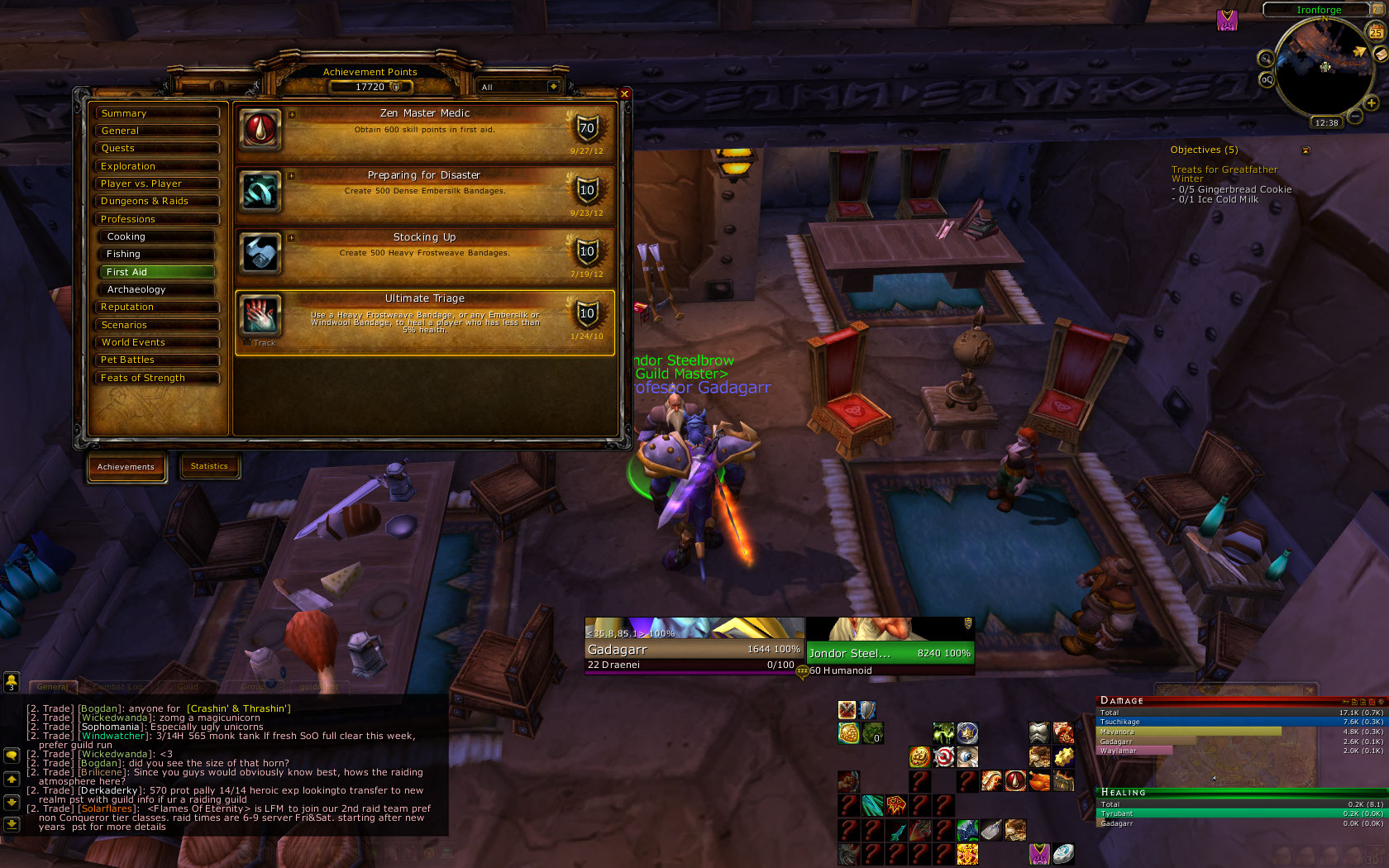Select the Zen Master Medic achievement
The height and width of the screenshot is (868, 1389).
coord(425,132)
